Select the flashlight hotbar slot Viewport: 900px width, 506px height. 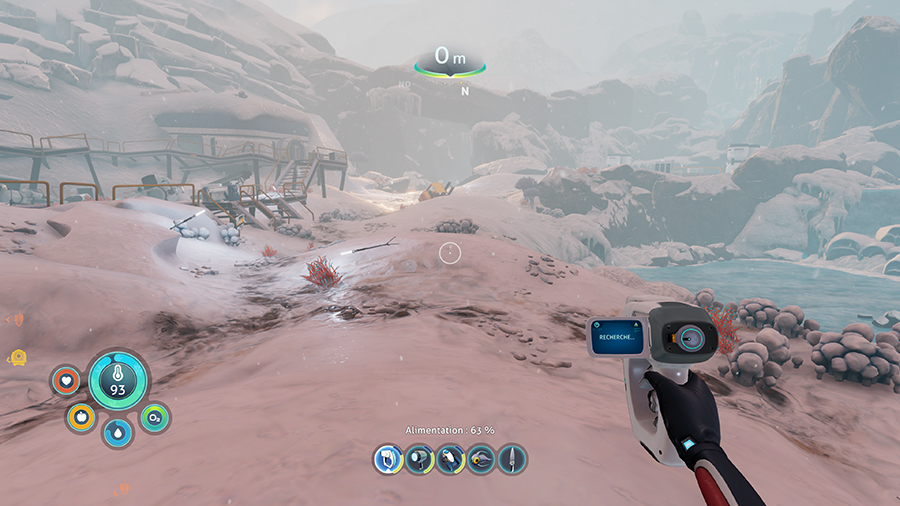[x=419, y=459]
